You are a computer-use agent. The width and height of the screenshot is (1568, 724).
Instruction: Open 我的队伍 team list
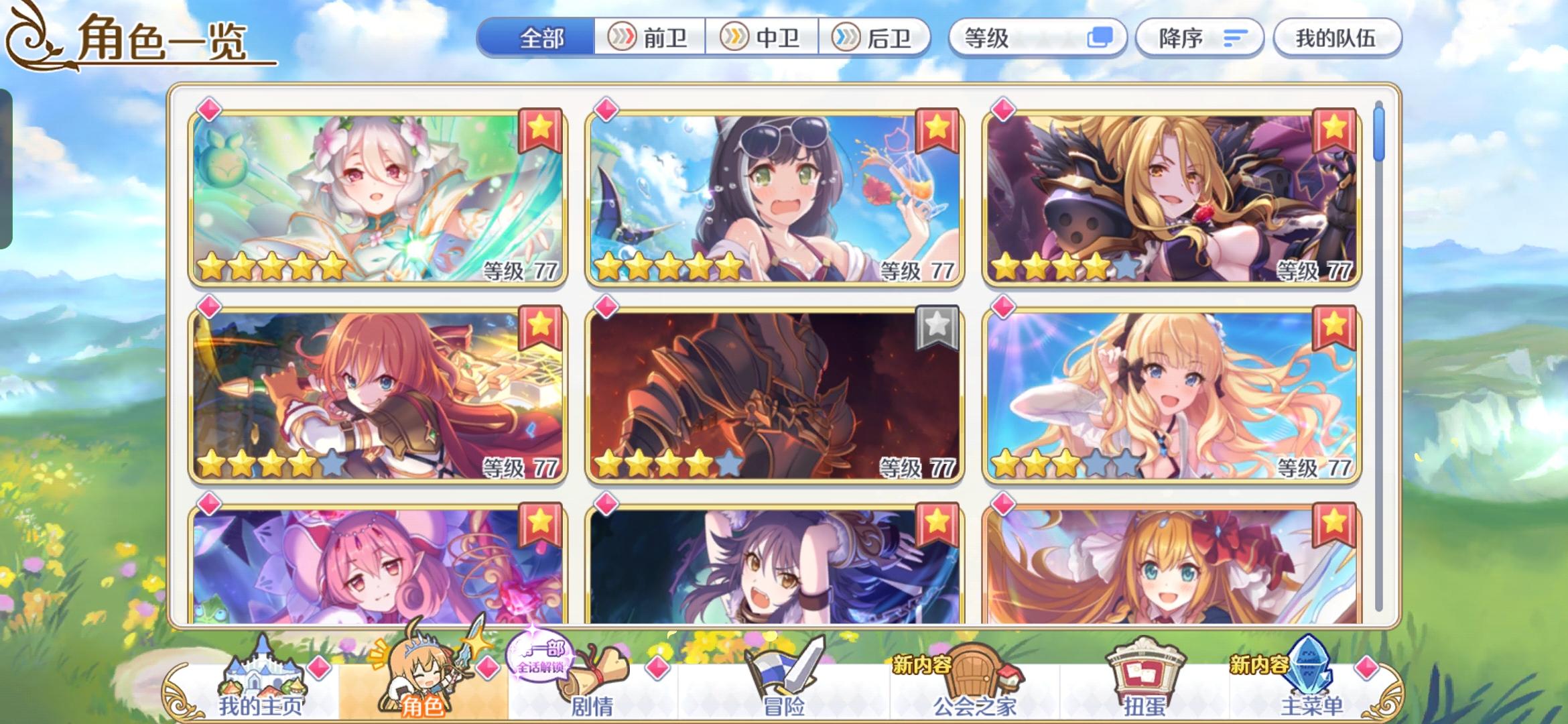click(x=1336, y=38)
